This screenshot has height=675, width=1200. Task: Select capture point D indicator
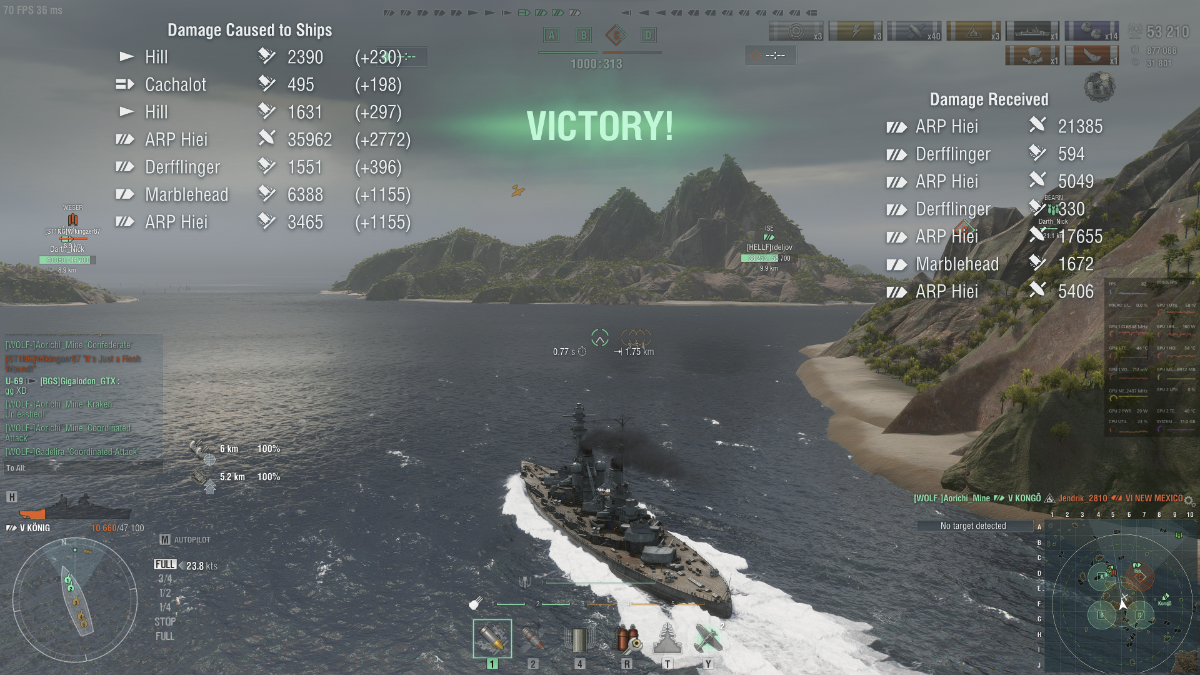tap(648, 35)
